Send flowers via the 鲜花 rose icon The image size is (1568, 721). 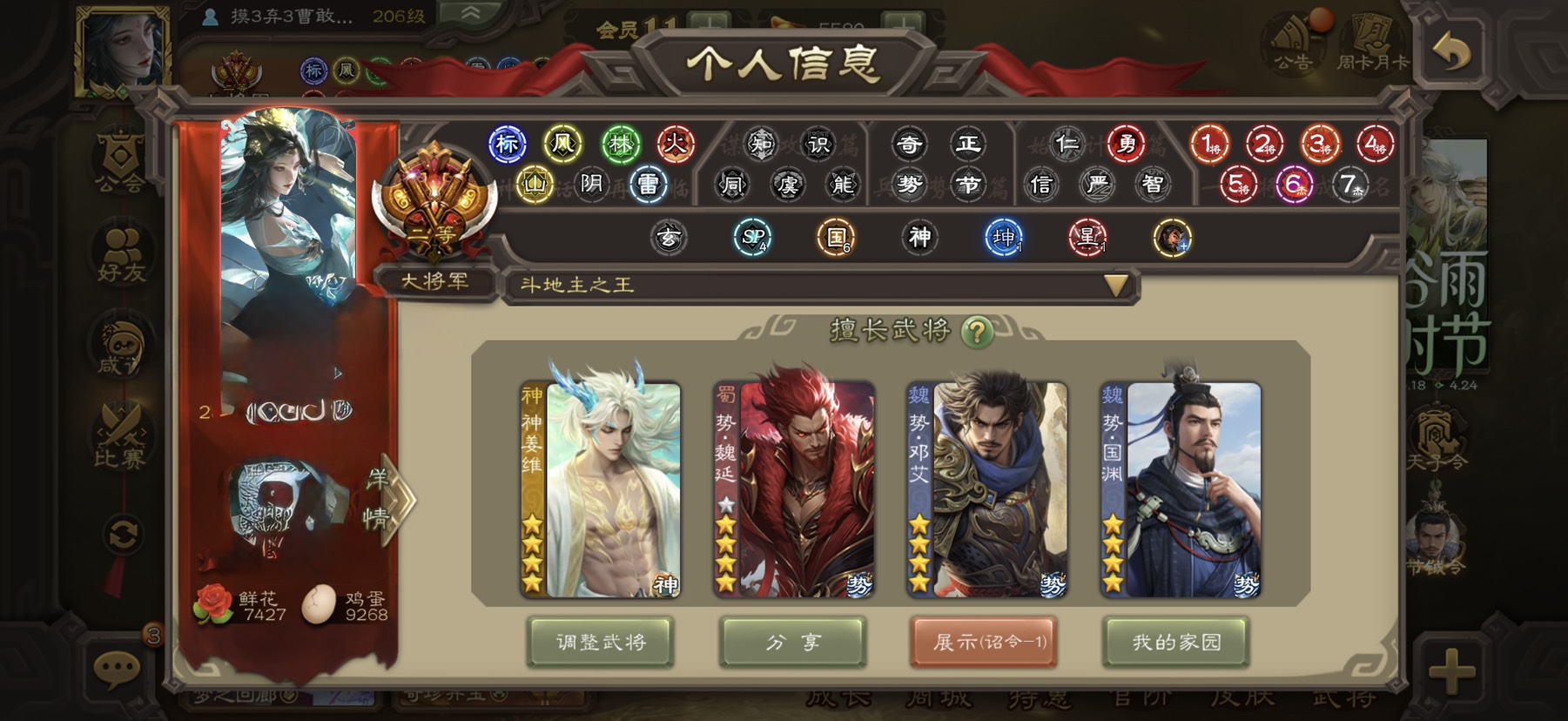coord(212,604)
